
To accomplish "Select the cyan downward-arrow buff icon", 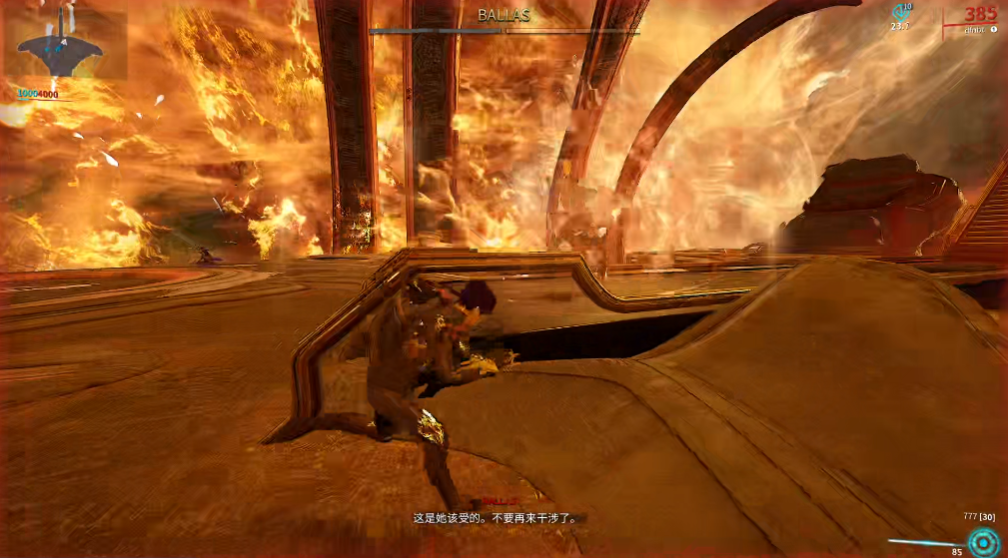I will (x=901, y=13).
